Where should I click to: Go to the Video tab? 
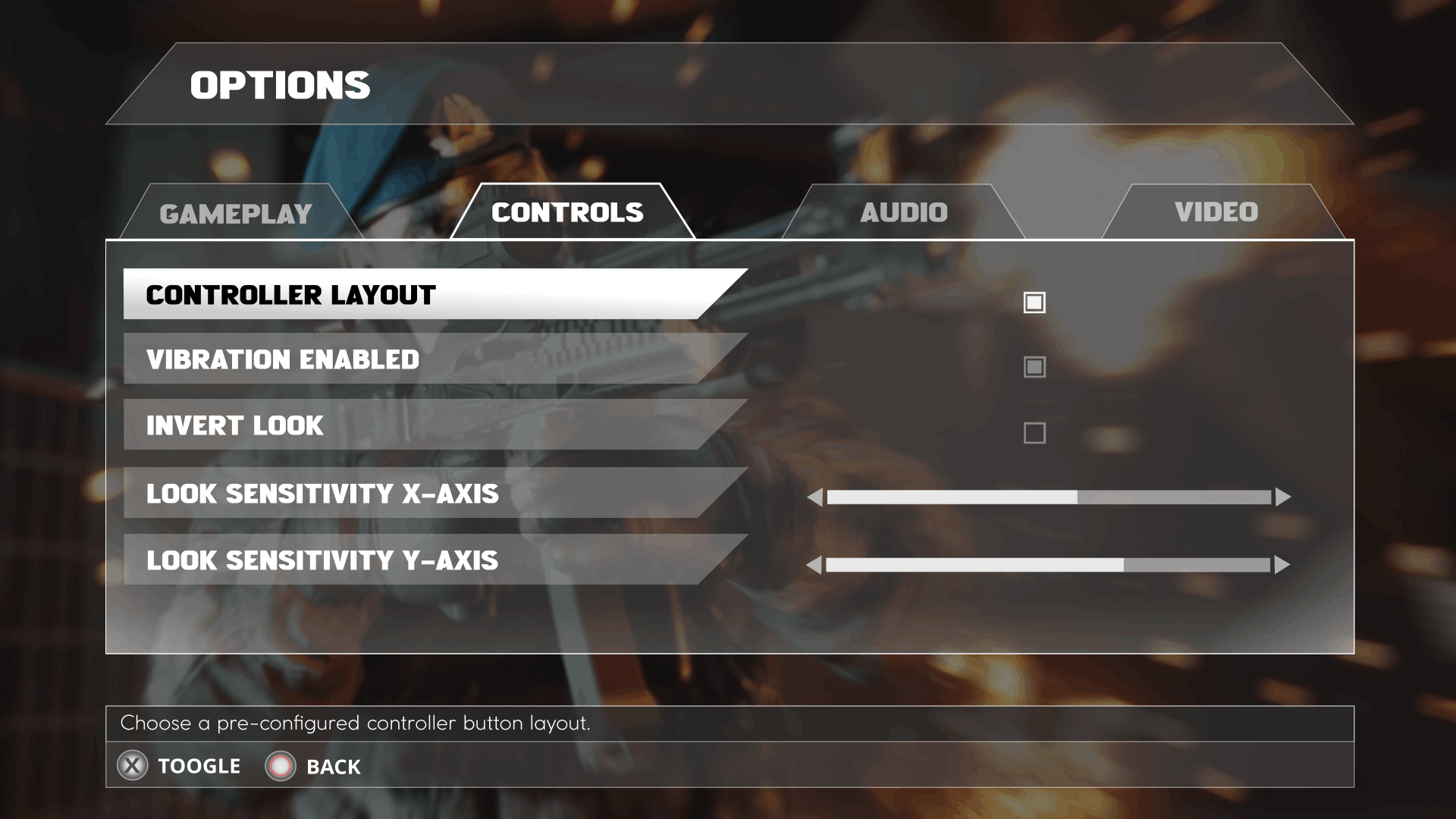tap(1216, 212)
